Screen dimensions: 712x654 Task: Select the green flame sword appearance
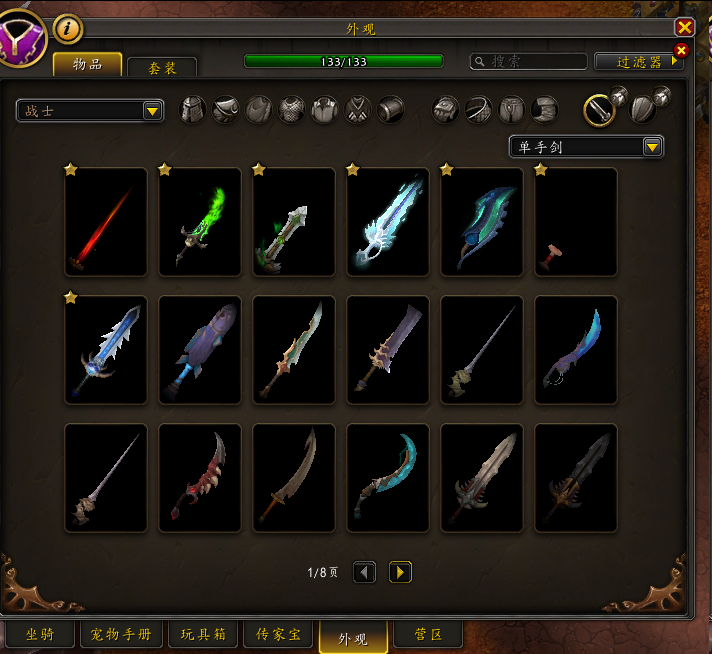pos(199,222)
